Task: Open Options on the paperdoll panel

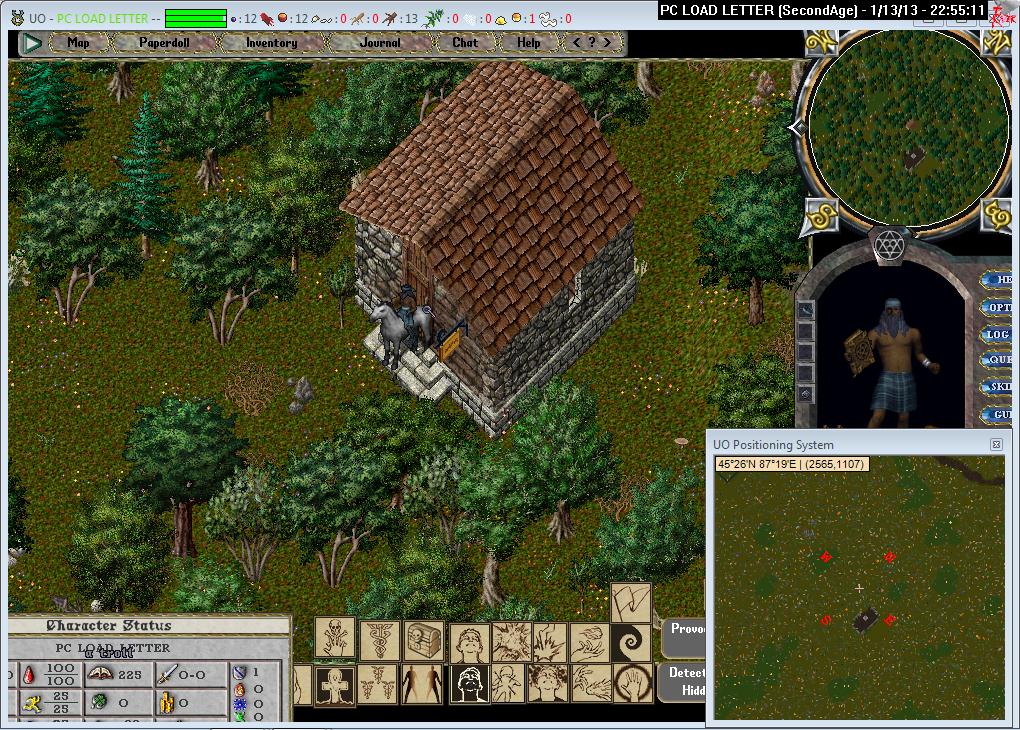Action: tap(999, 308)
